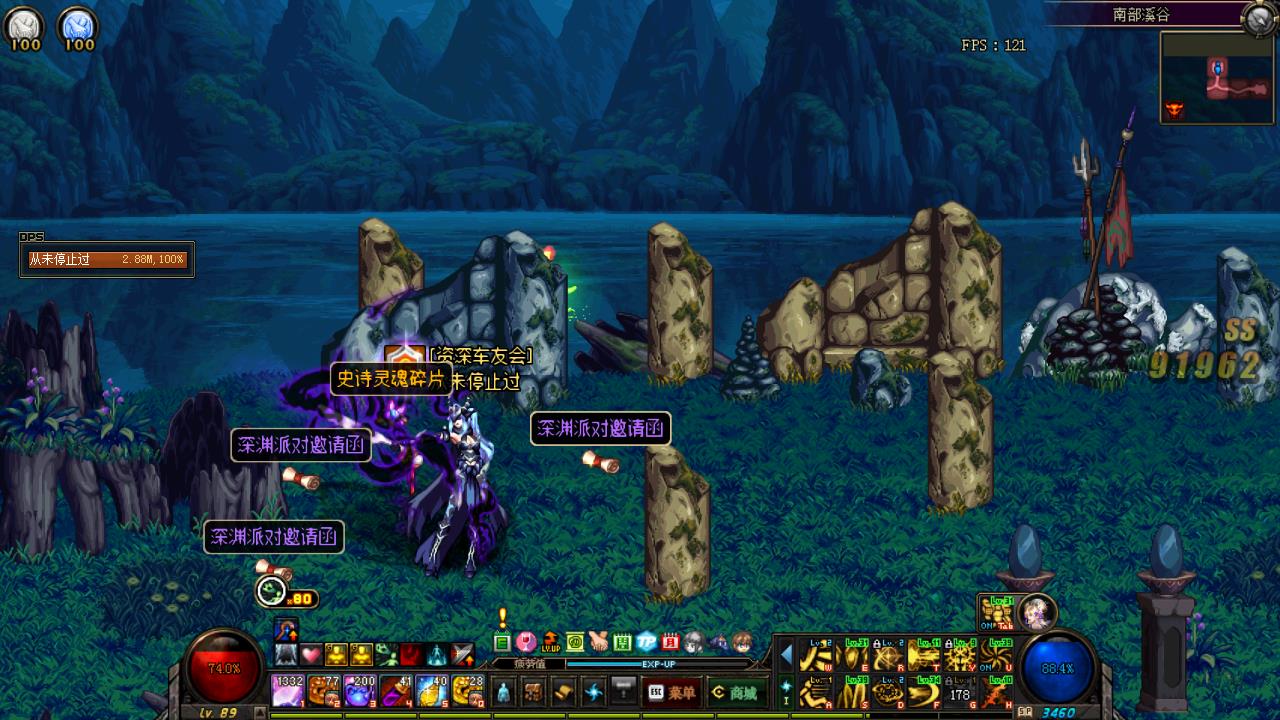Click the blue arrow to collapse skill bar
Image resolution: width=1280 pixels, height=720 pixels.
click(x=786, y=656)
